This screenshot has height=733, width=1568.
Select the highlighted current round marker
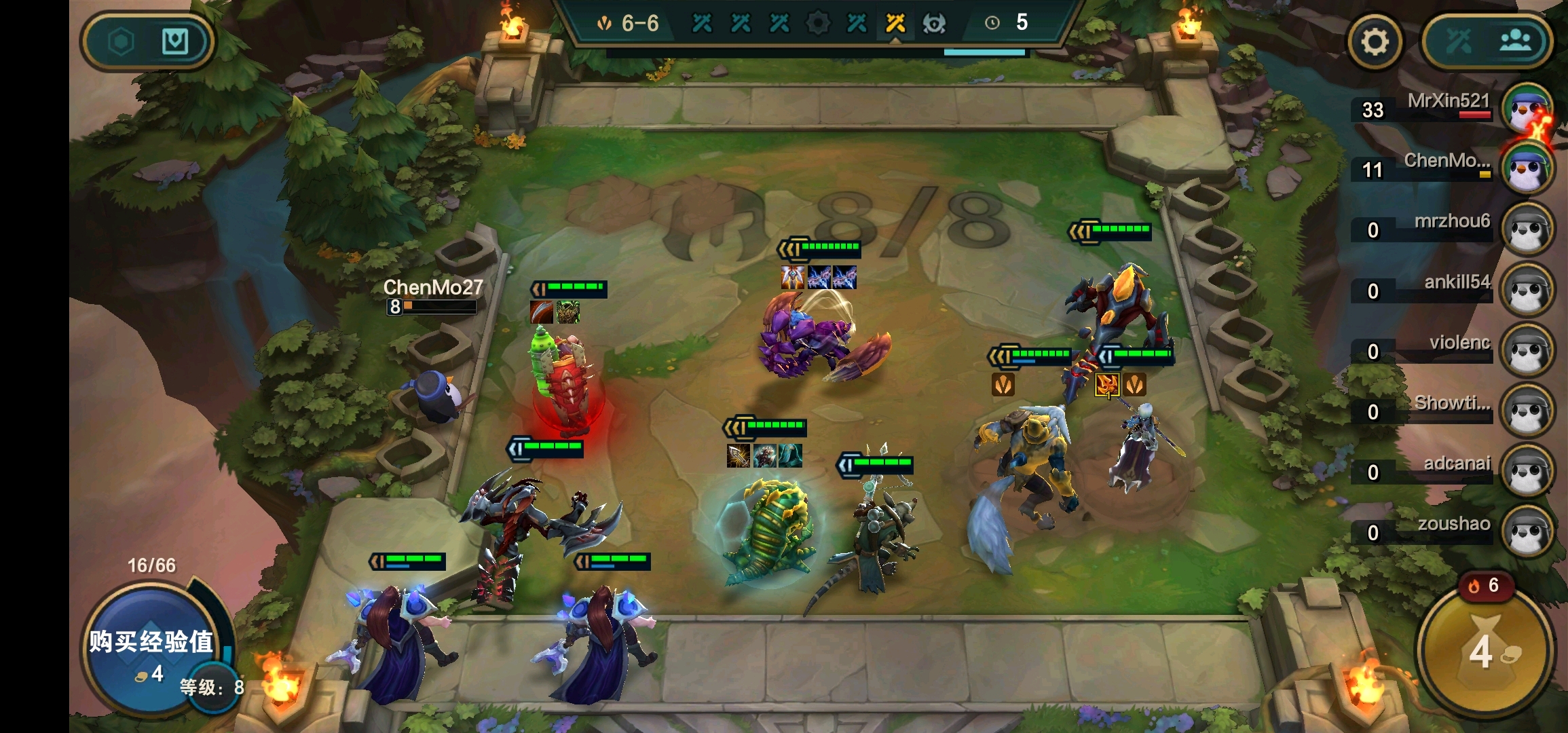(x=895, y=24)
